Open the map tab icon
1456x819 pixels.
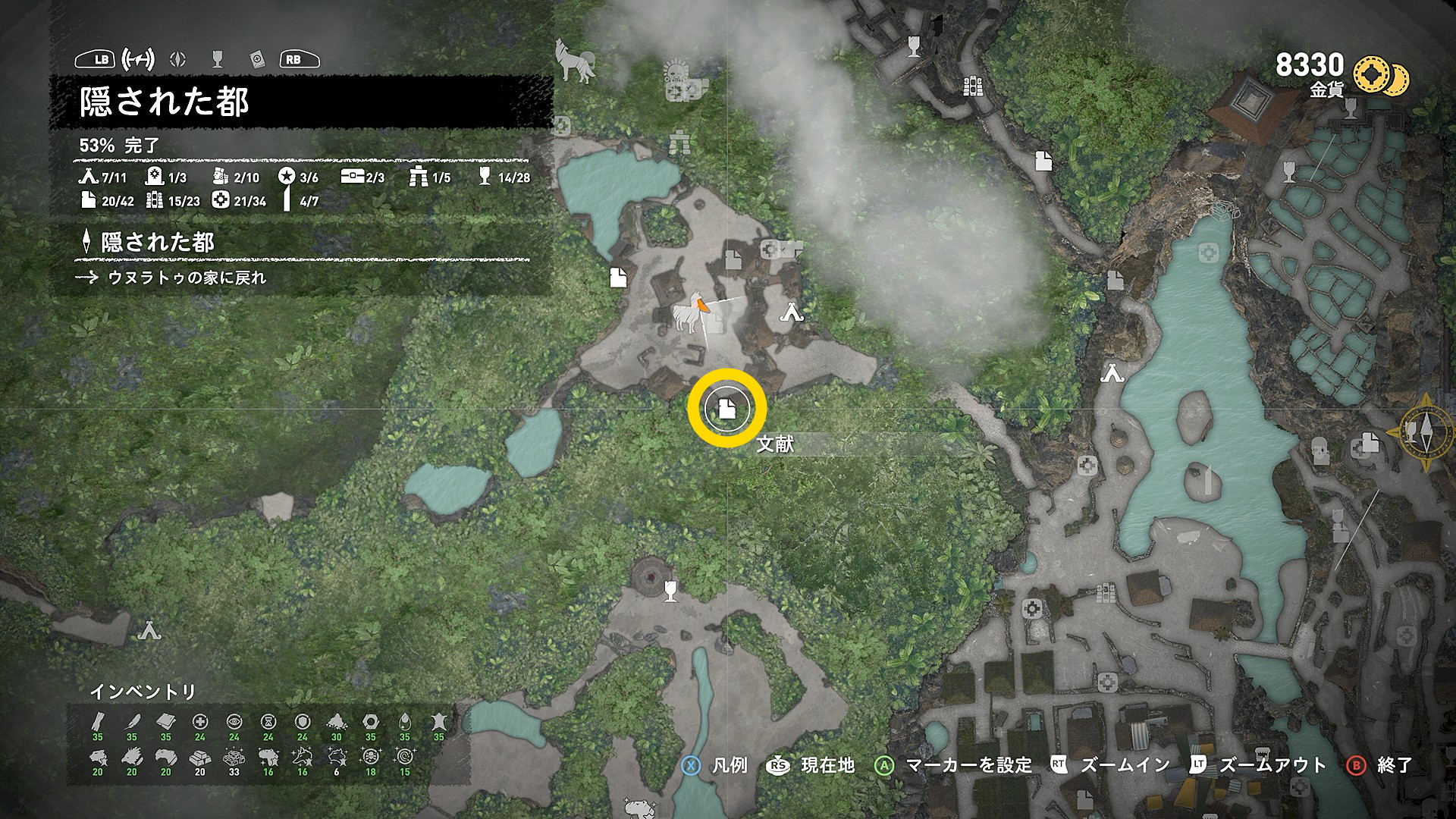[x=139, y=59]
